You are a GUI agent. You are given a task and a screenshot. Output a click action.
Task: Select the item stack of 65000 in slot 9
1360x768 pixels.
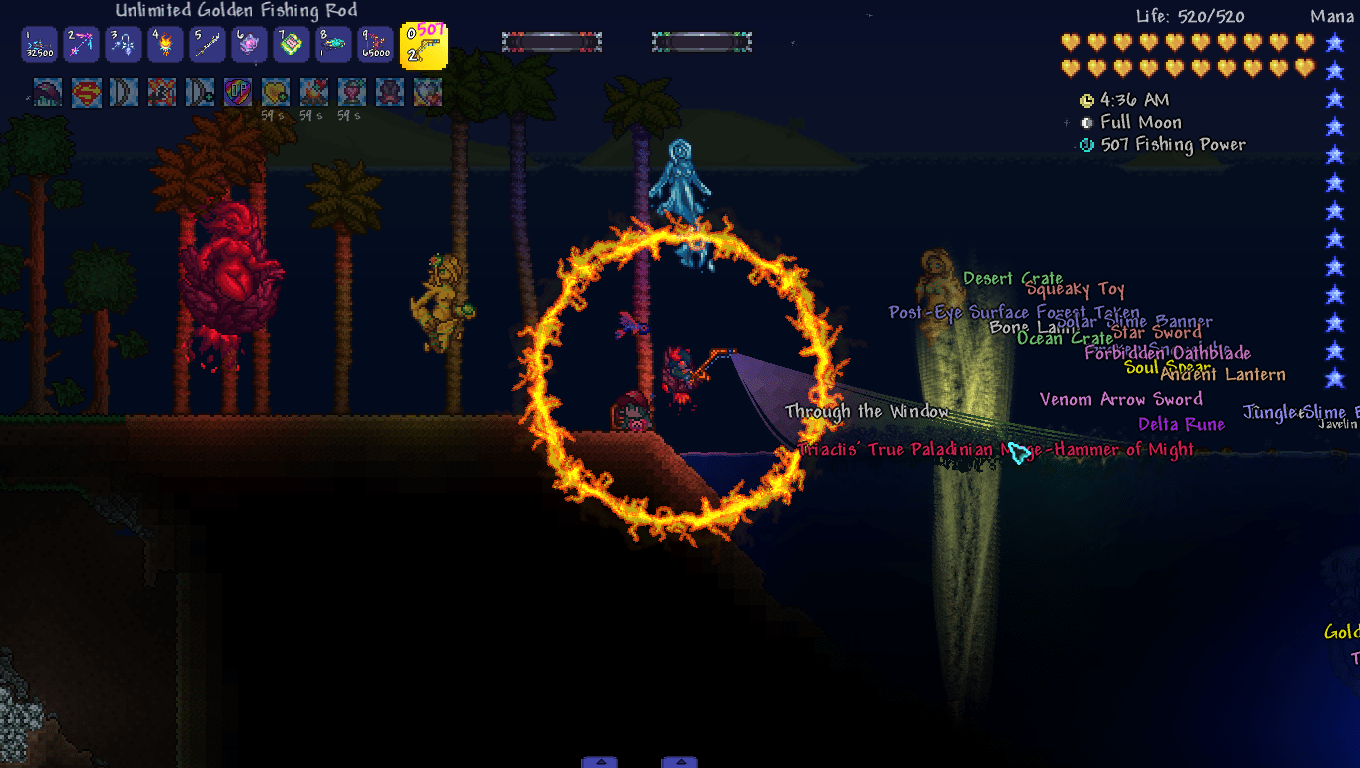(x=375, y=45)
